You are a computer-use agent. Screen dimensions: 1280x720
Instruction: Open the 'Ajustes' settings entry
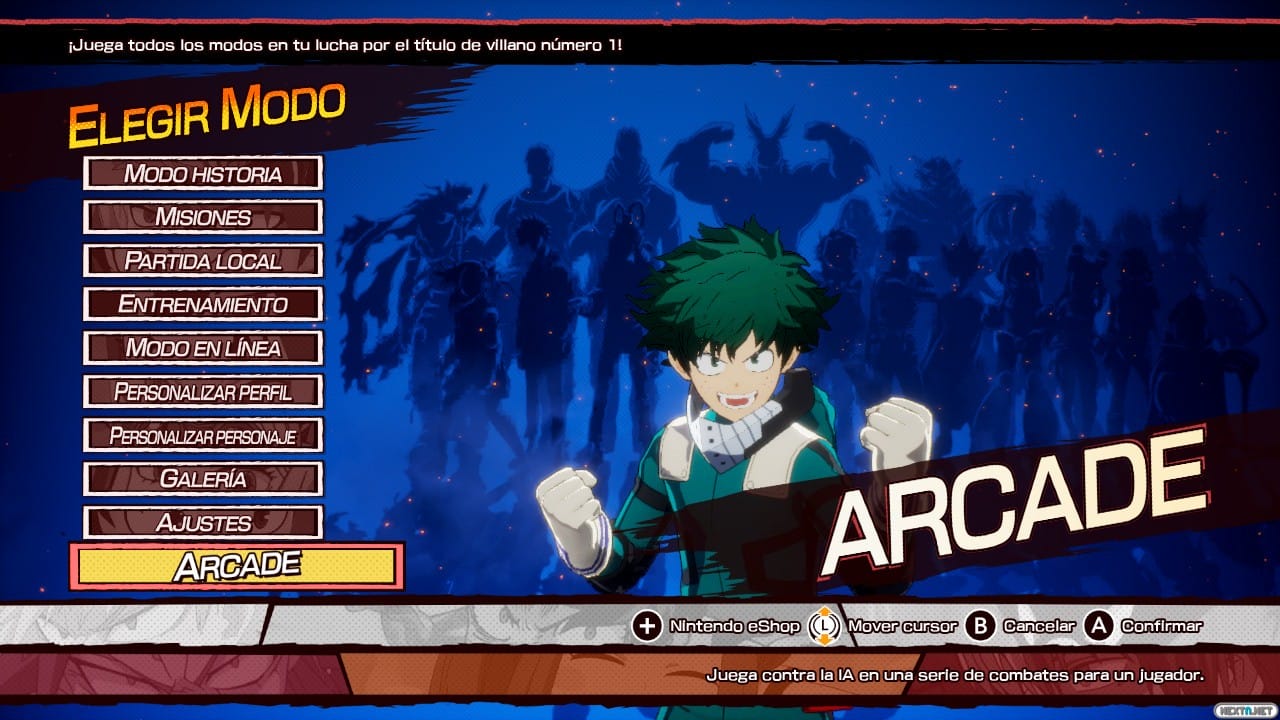[x=203, y=521]
